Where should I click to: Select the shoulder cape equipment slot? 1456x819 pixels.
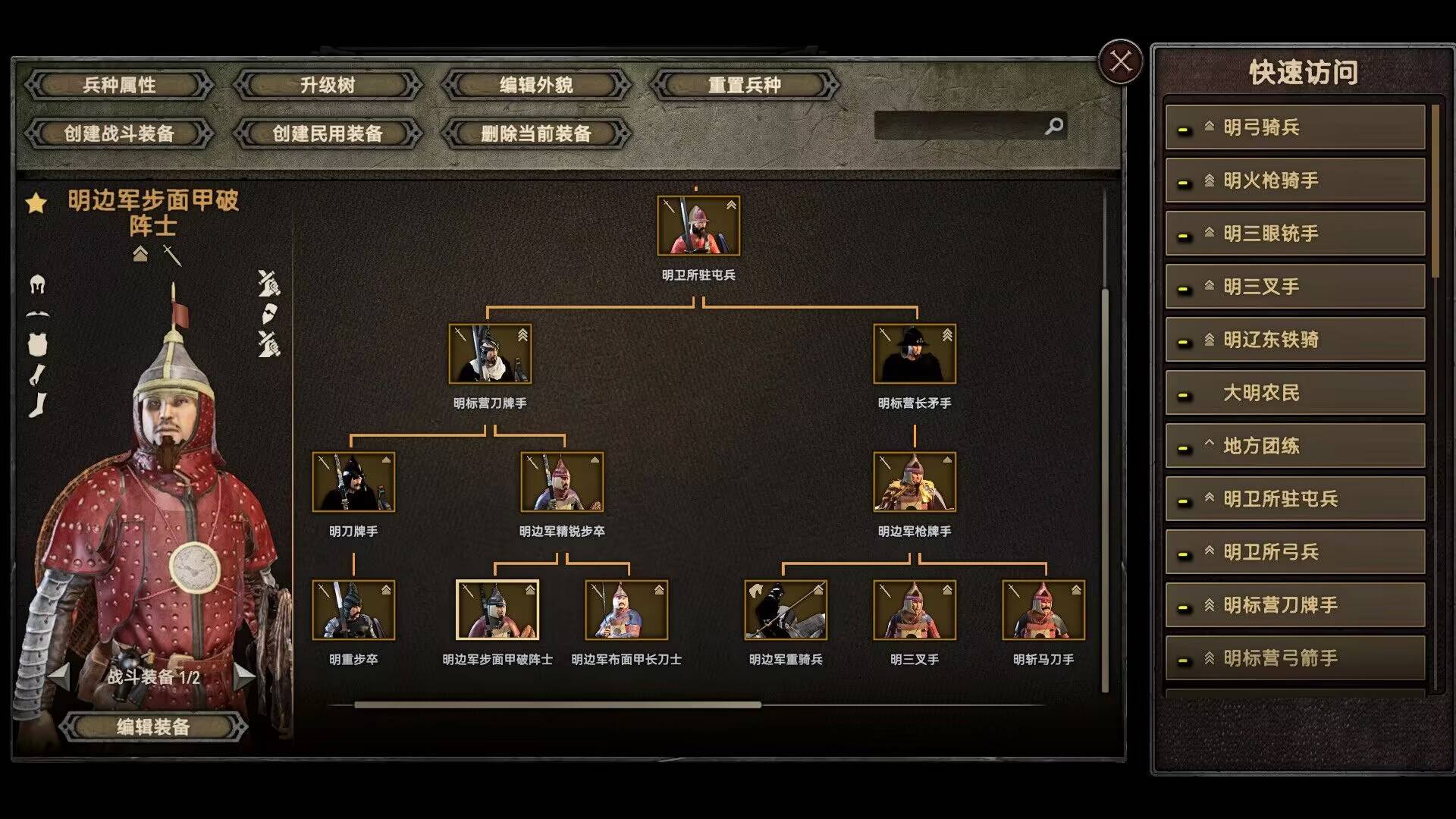[38, 314]
